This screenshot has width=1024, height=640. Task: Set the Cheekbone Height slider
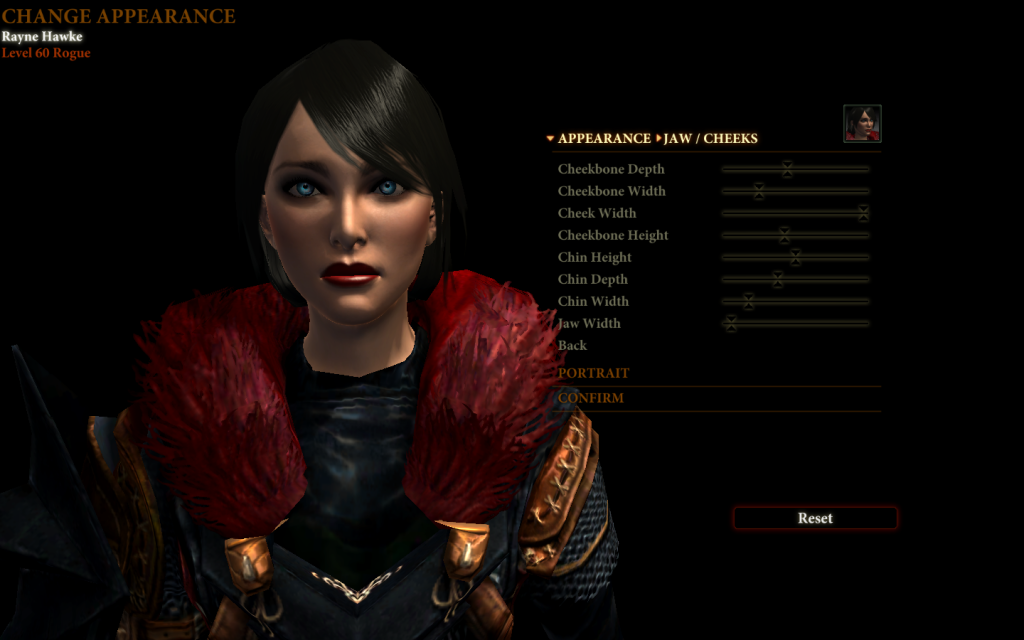click(785, 235)
